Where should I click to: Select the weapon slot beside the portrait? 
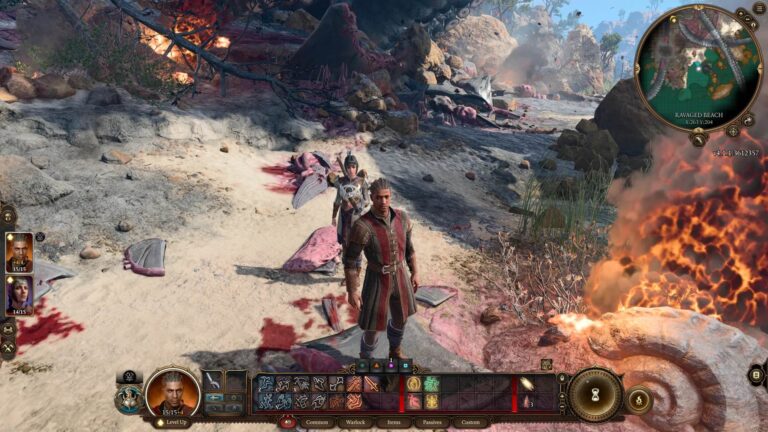pos(213,382)
